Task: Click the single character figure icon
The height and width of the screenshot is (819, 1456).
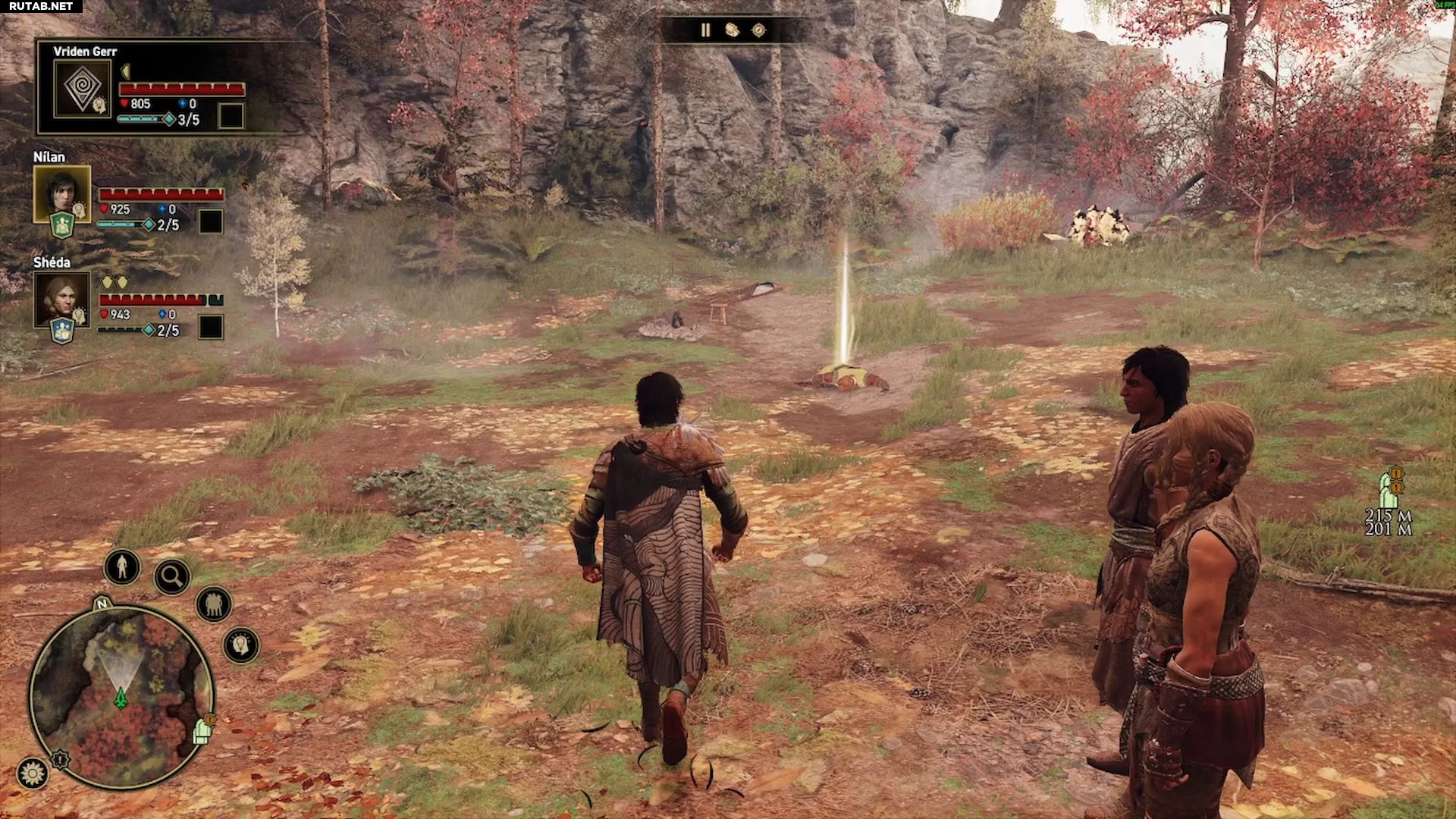Action: [121, 566]
